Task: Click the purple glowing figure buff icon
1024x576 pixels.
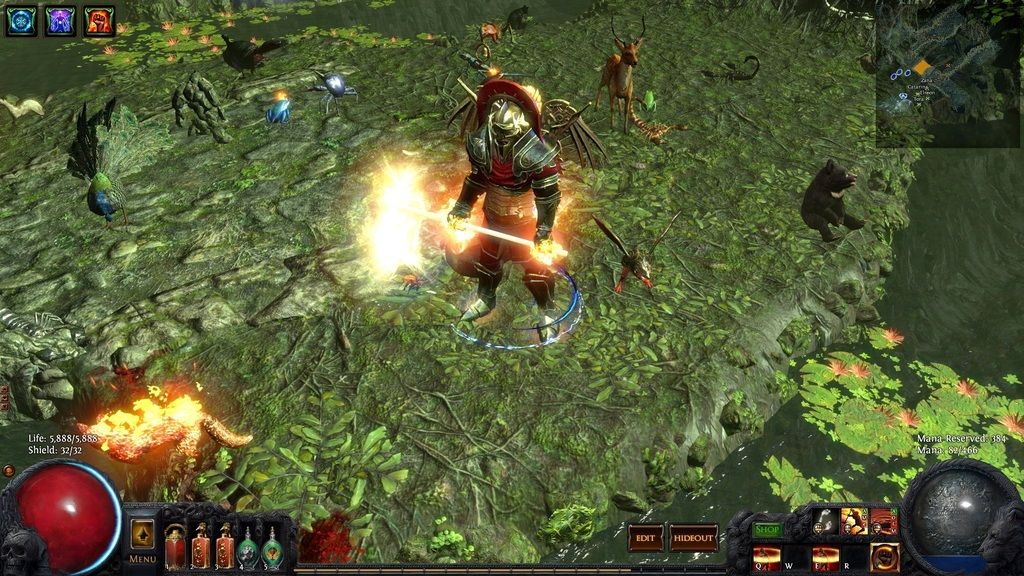Action: [60, 20]
